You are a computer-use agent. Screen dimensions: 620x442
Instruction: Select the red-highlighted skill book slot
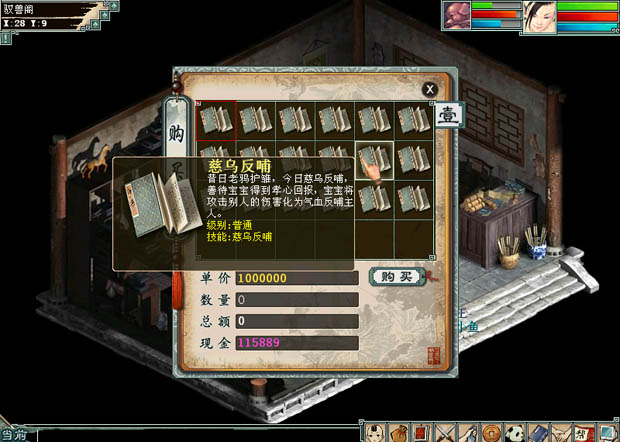pos(216,120)
